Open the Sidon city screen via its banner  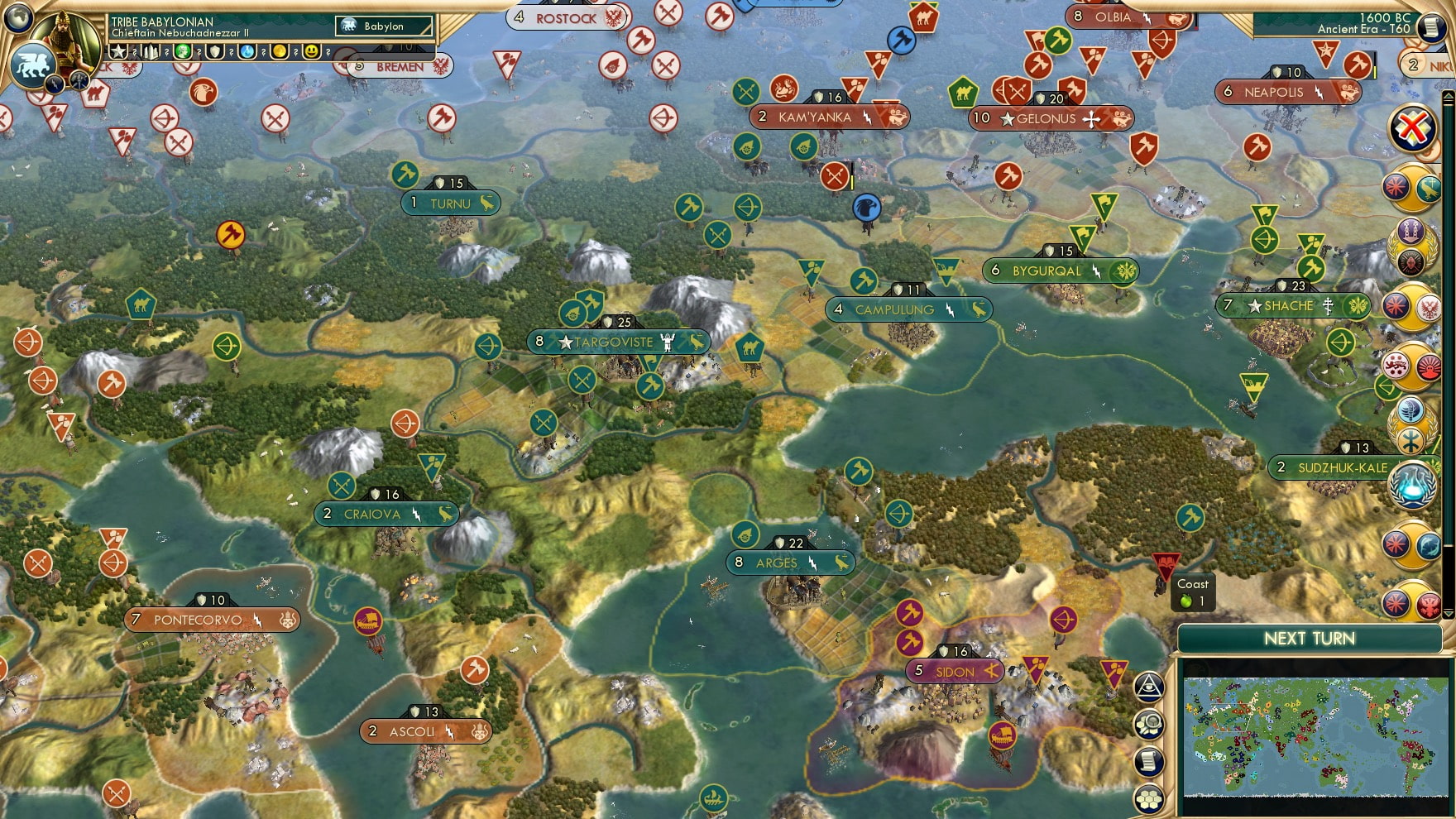pos(955,672)
